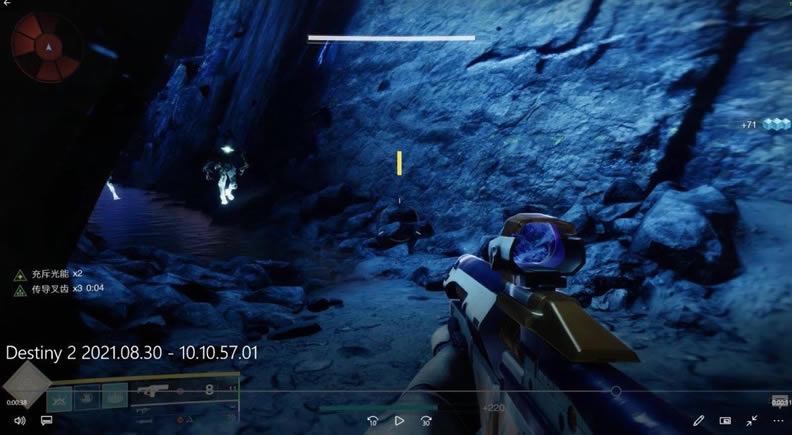Switch to mini player view

click(725, 421)
